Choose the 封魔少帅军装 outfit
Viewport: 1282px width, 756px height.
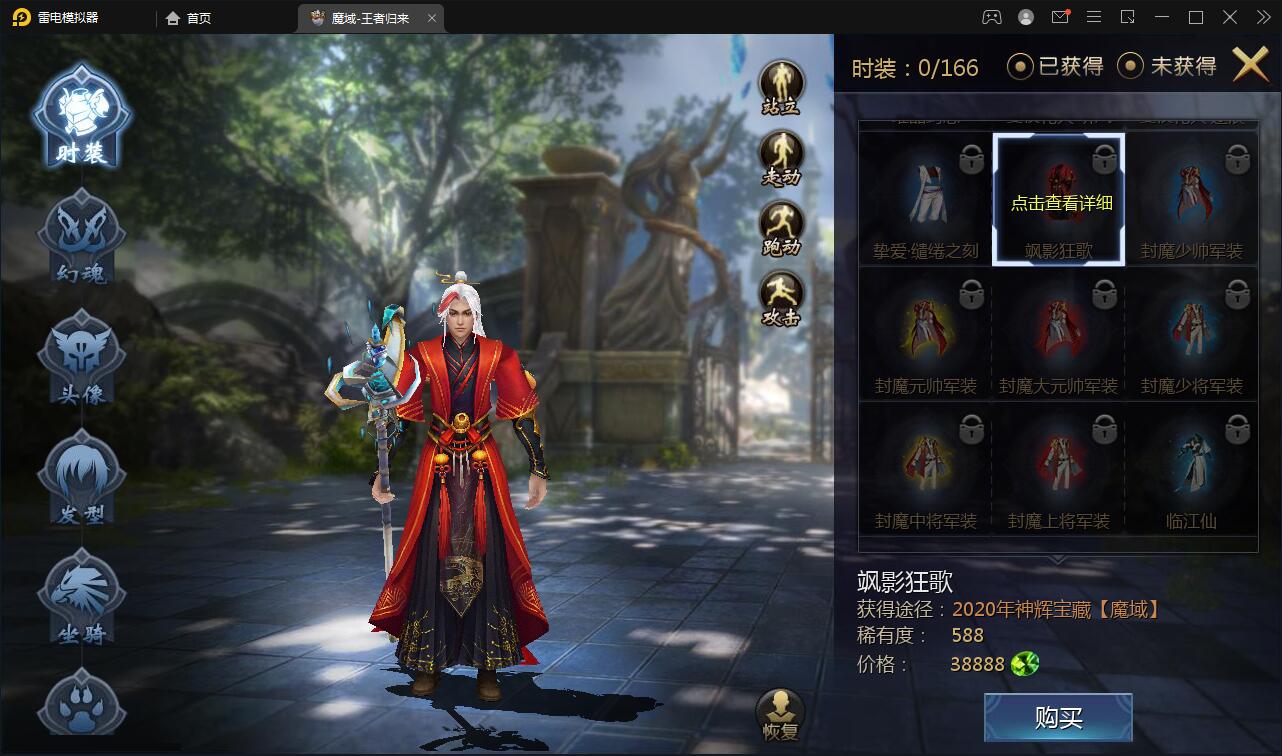[1191, 200]
